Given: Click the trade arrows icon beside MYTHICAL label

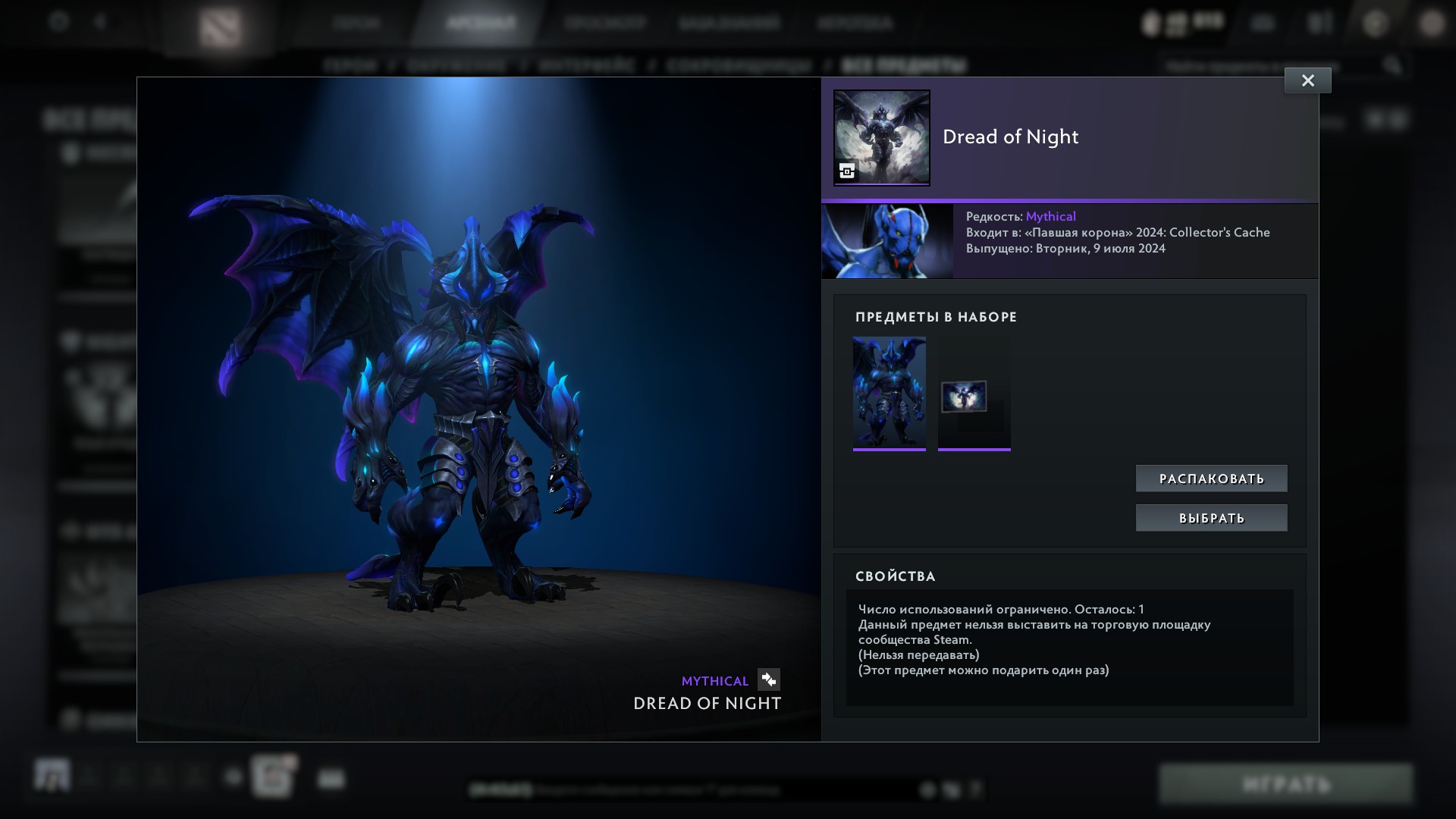Looking at the screenshot, I should pos(769,680).
